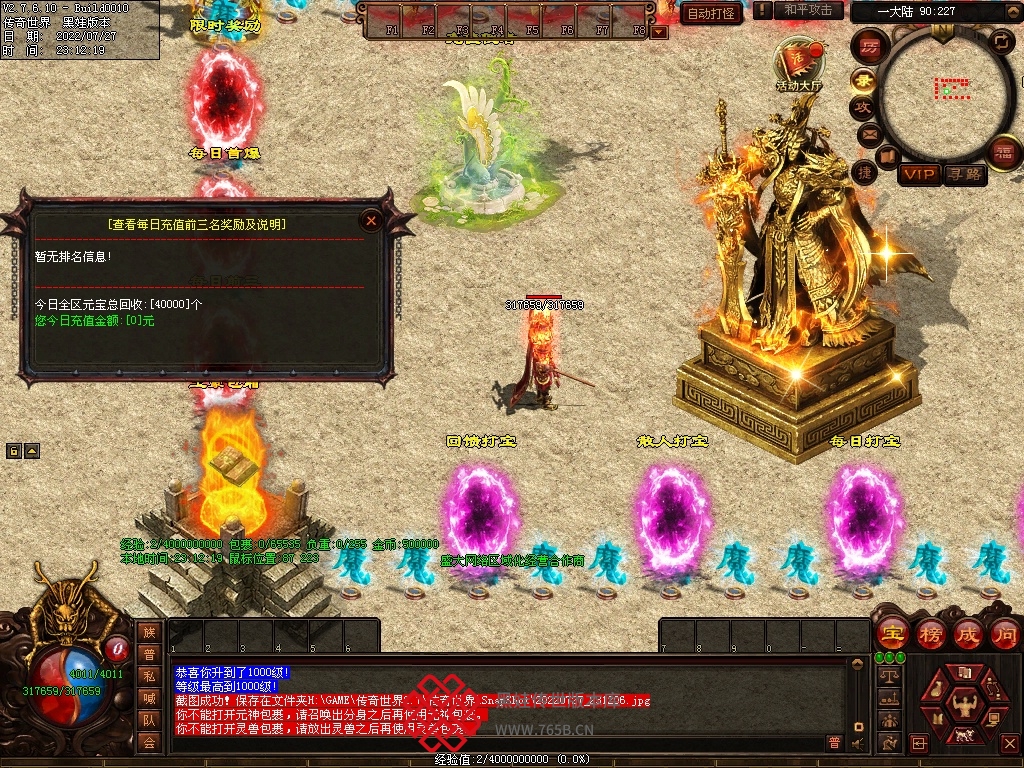Open the 活动大厅 event hall icon
The width and height of the screenshot is (1024, 768).
click(x=798, y=65)
